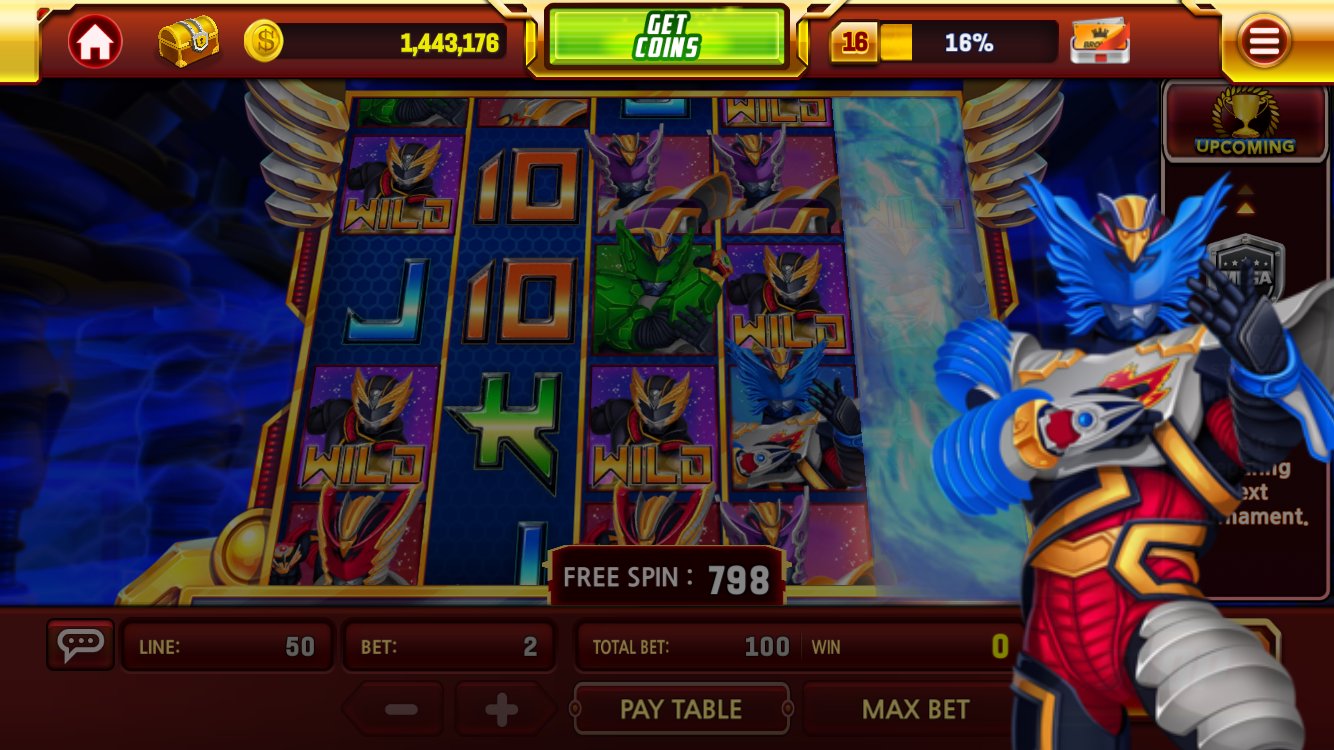Decrease bet with the minus button
1334x750 pixels.
(x=403, y=708)
